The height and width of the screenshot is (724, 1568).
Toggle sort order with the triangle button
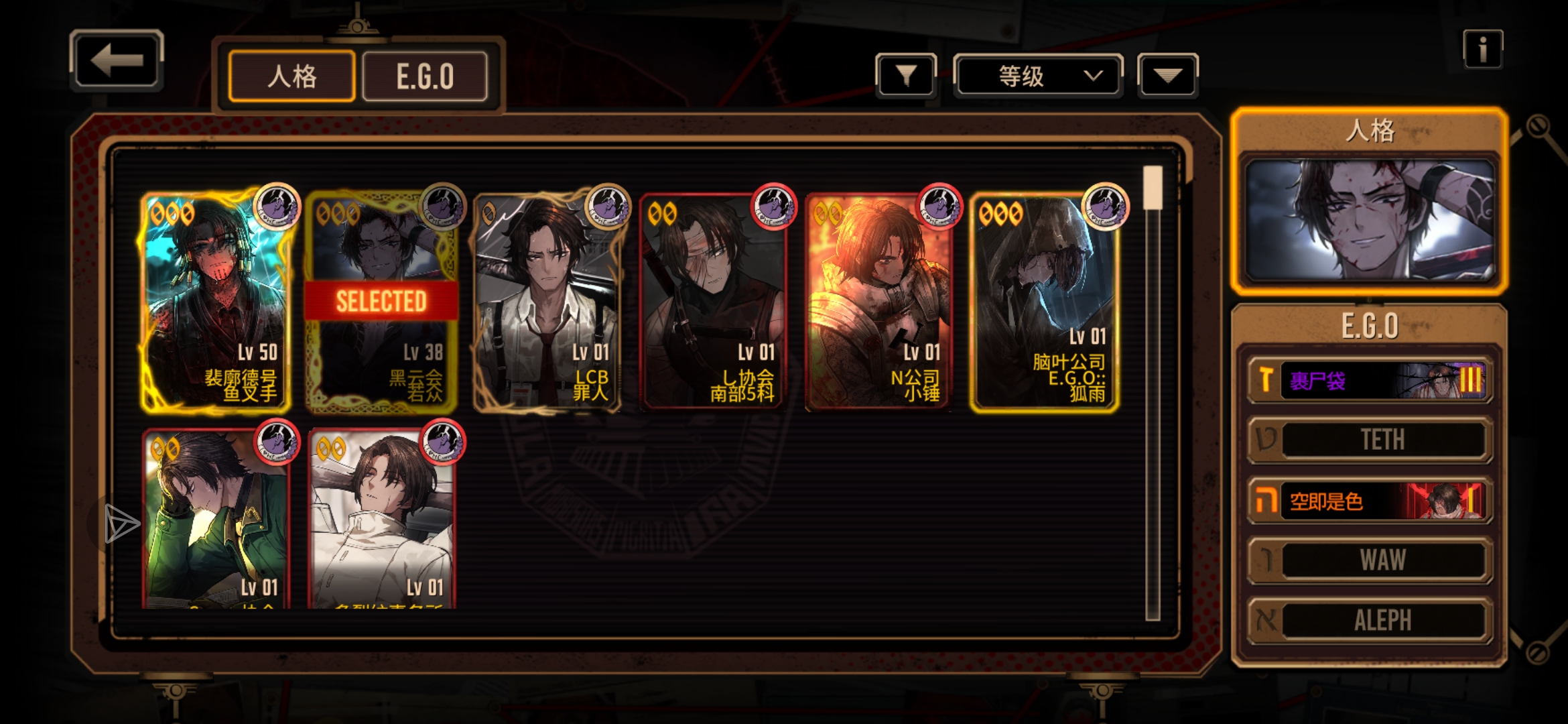tap(1167, 76)
